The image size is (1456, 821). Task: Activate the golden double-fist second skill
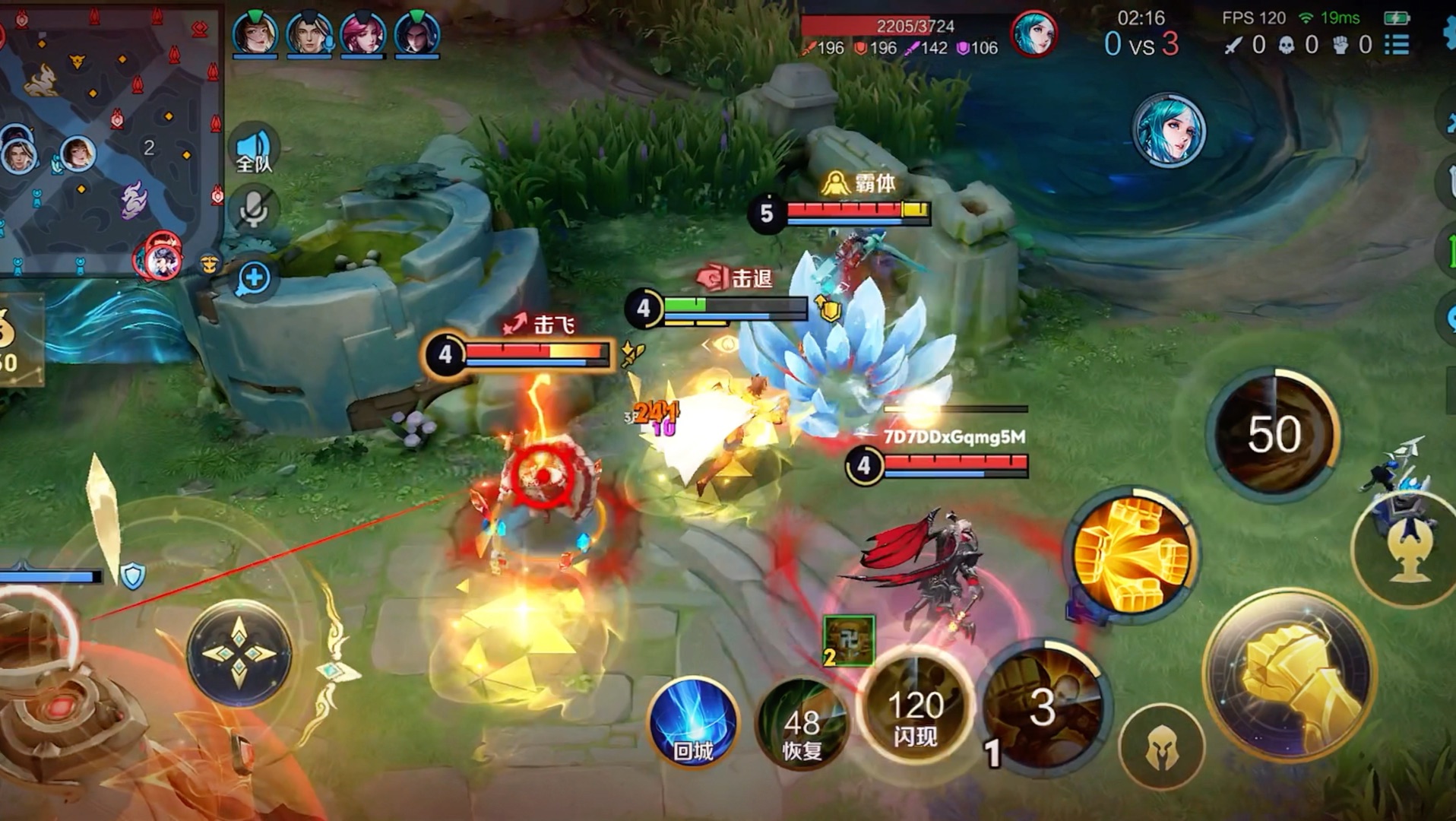click(1132, 555)
